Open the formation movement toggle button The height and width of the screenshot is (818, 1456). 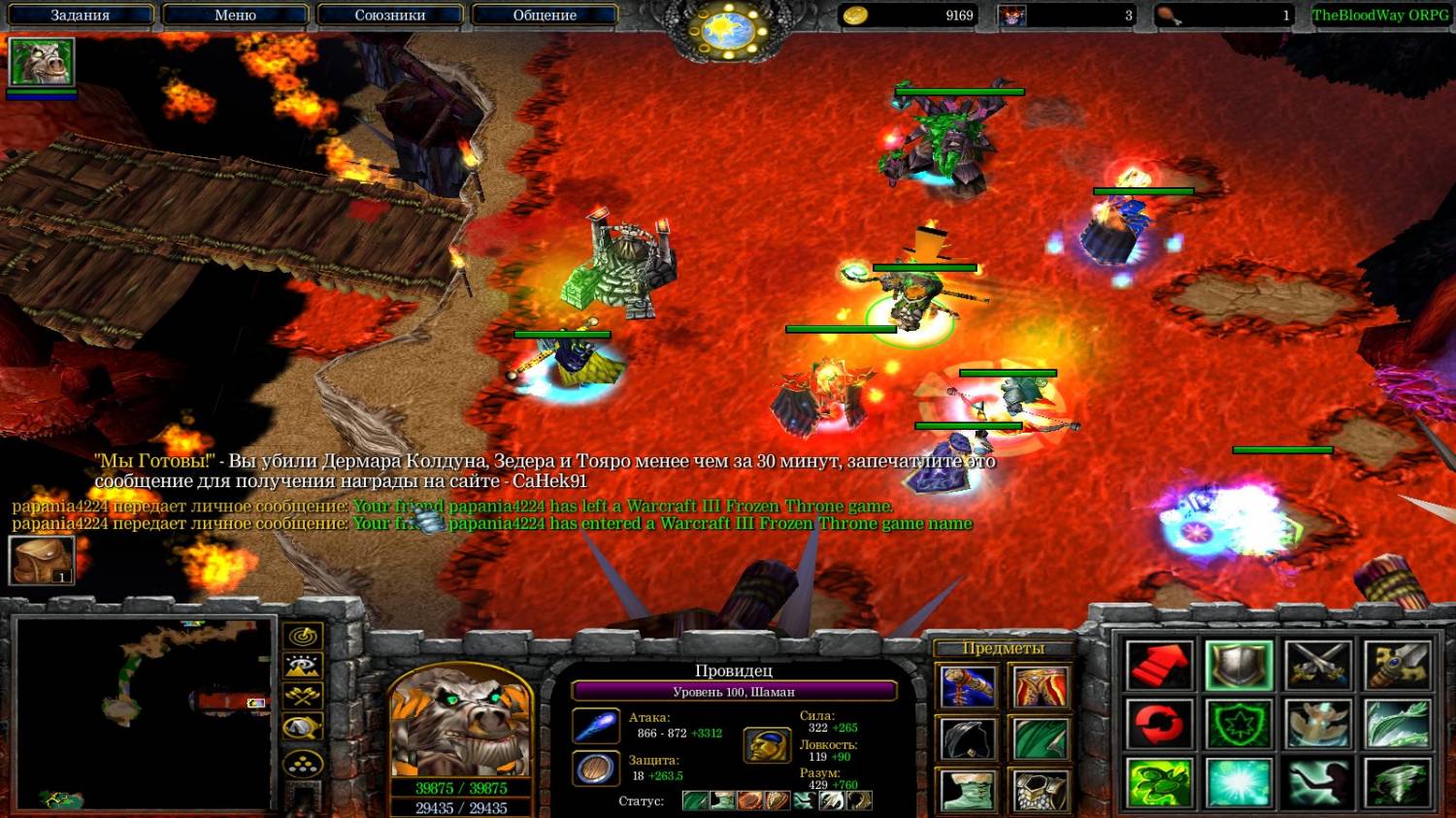click(303, 764)
